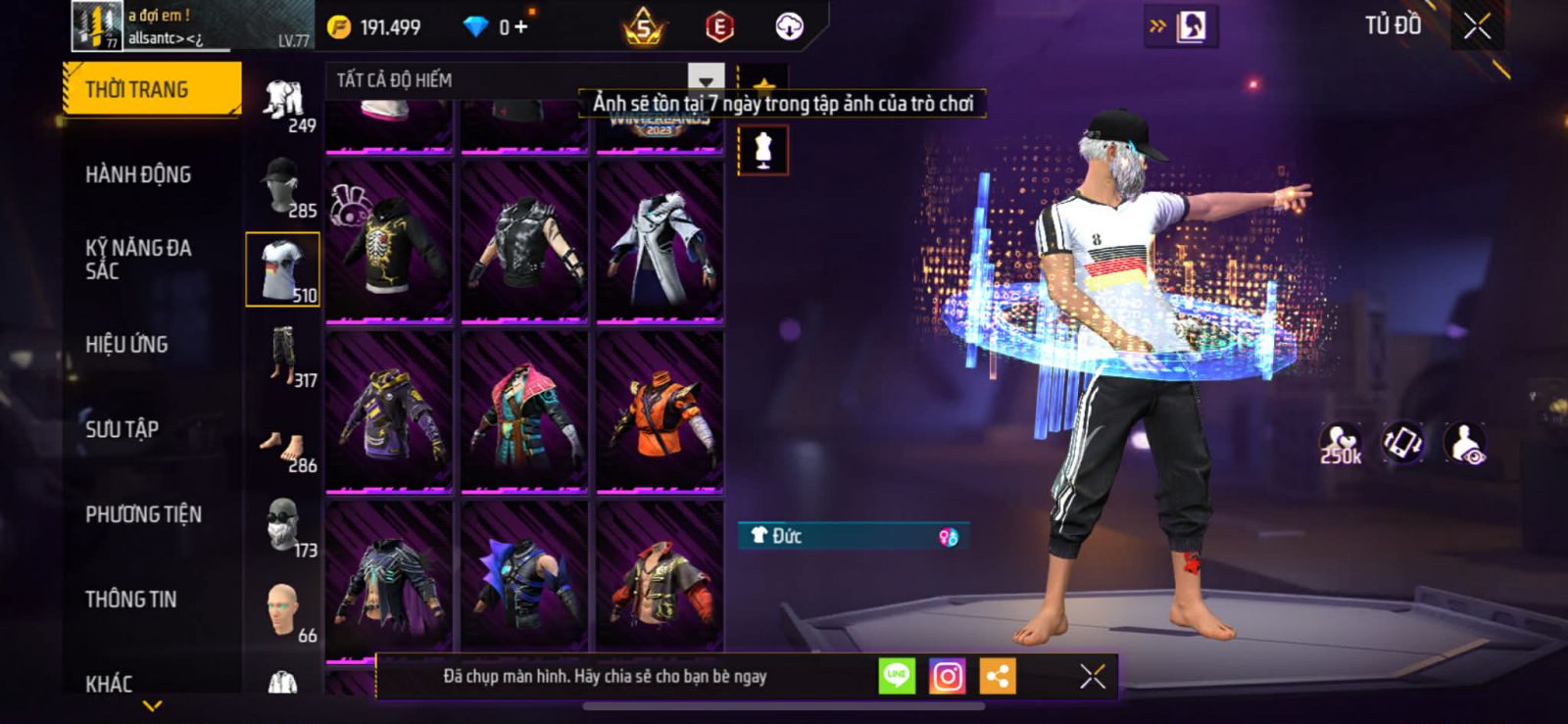Image resolution: width=1568 pixels, height=724 pixels.
Task: Select the orange jacket top
Action: tap(660, 411)
